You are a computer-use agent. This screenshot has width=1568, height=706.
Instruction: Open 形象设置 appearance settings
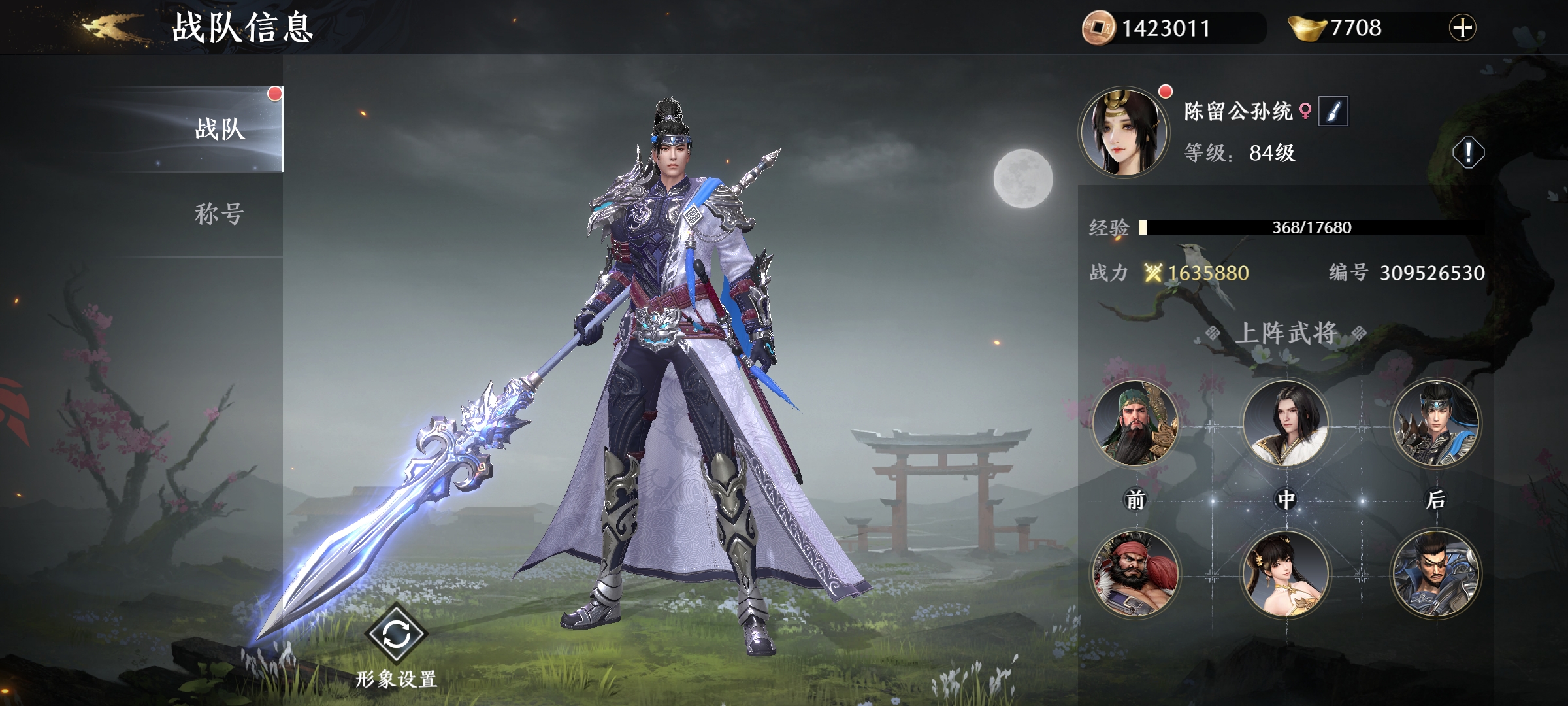[397, 635]
